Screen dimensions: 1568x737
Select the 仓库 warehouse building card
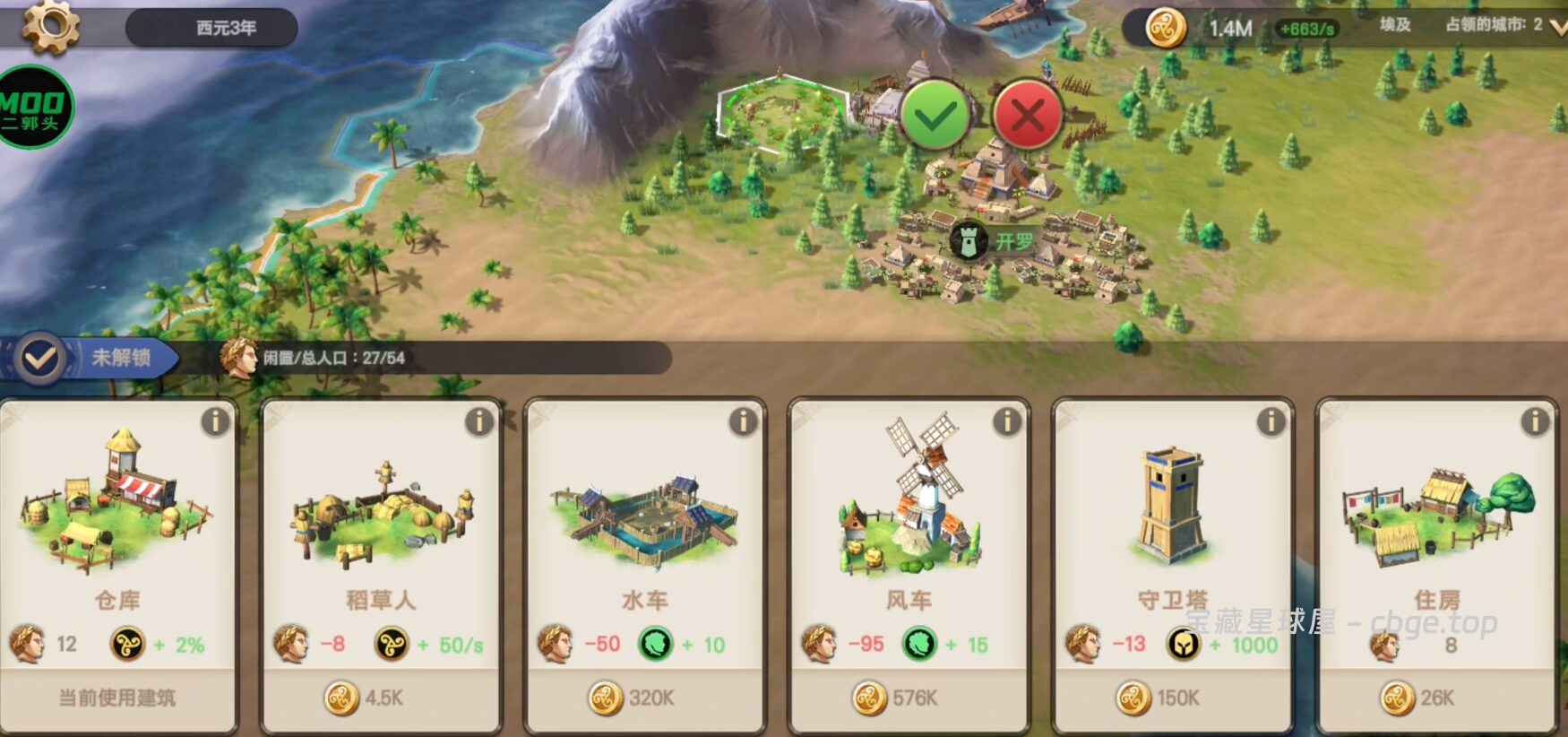117,520
